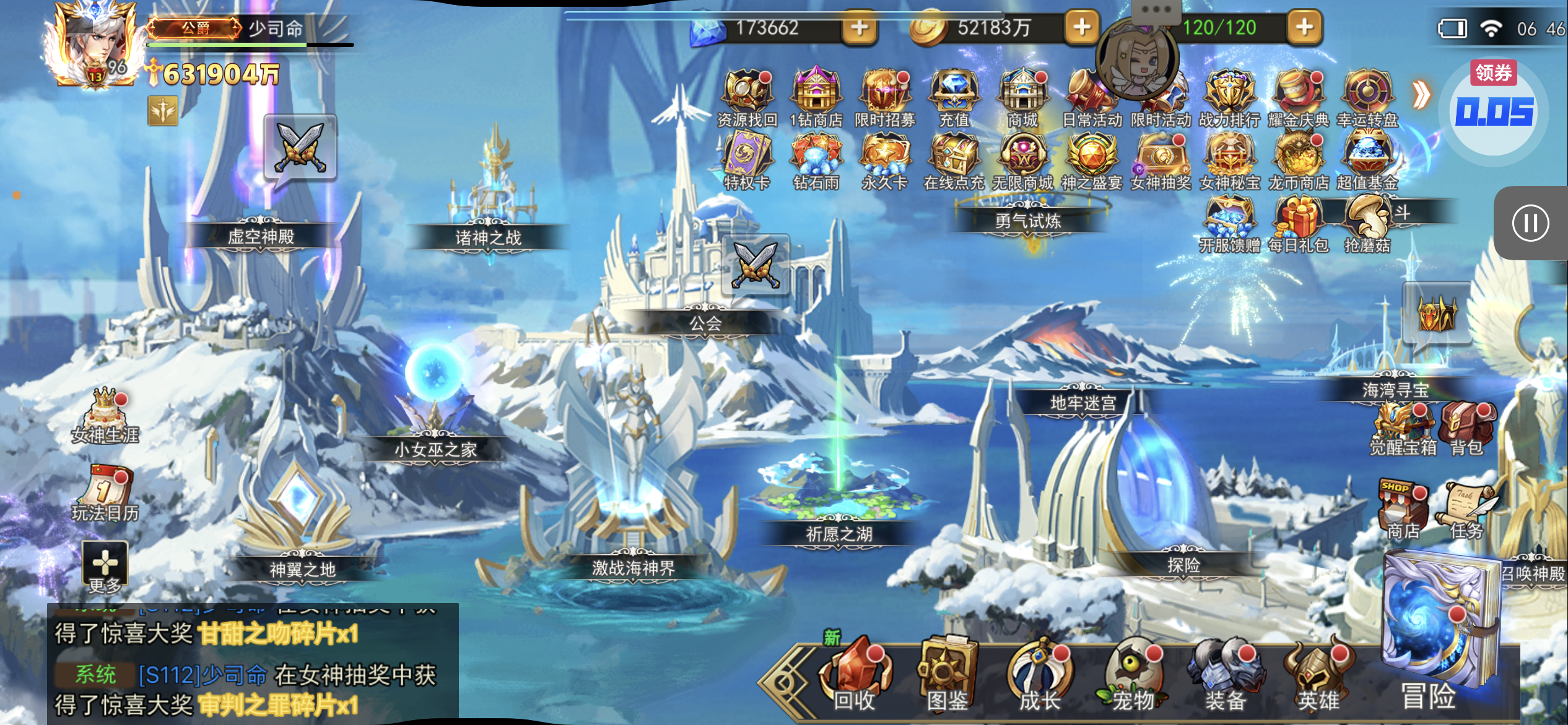Open 每日礼包 daily gift pack

coord(1299,224)
